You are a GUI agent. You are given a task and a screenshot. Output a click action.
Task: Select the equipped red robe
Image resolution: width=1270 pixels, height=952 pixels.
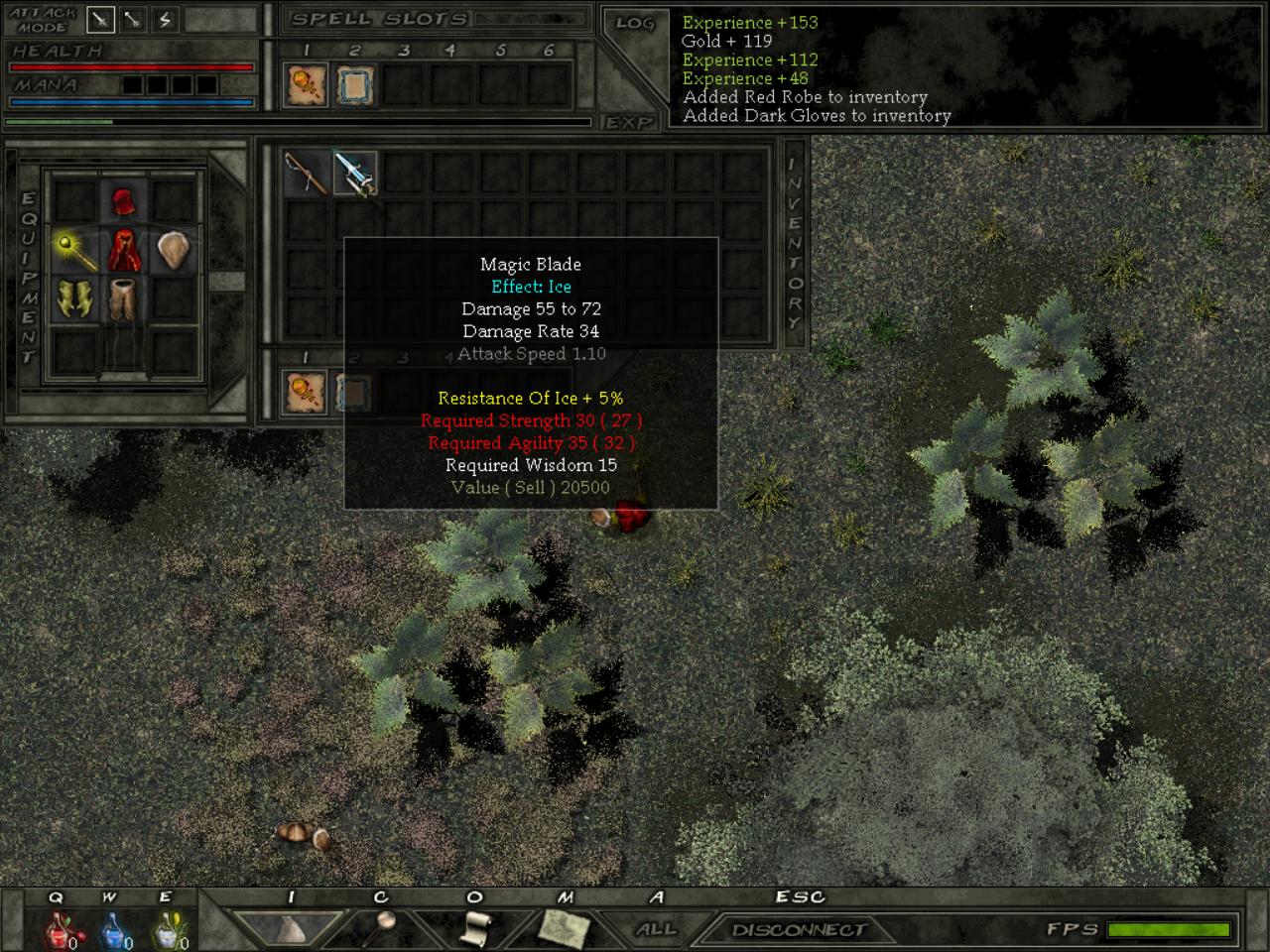click(123, 250)
